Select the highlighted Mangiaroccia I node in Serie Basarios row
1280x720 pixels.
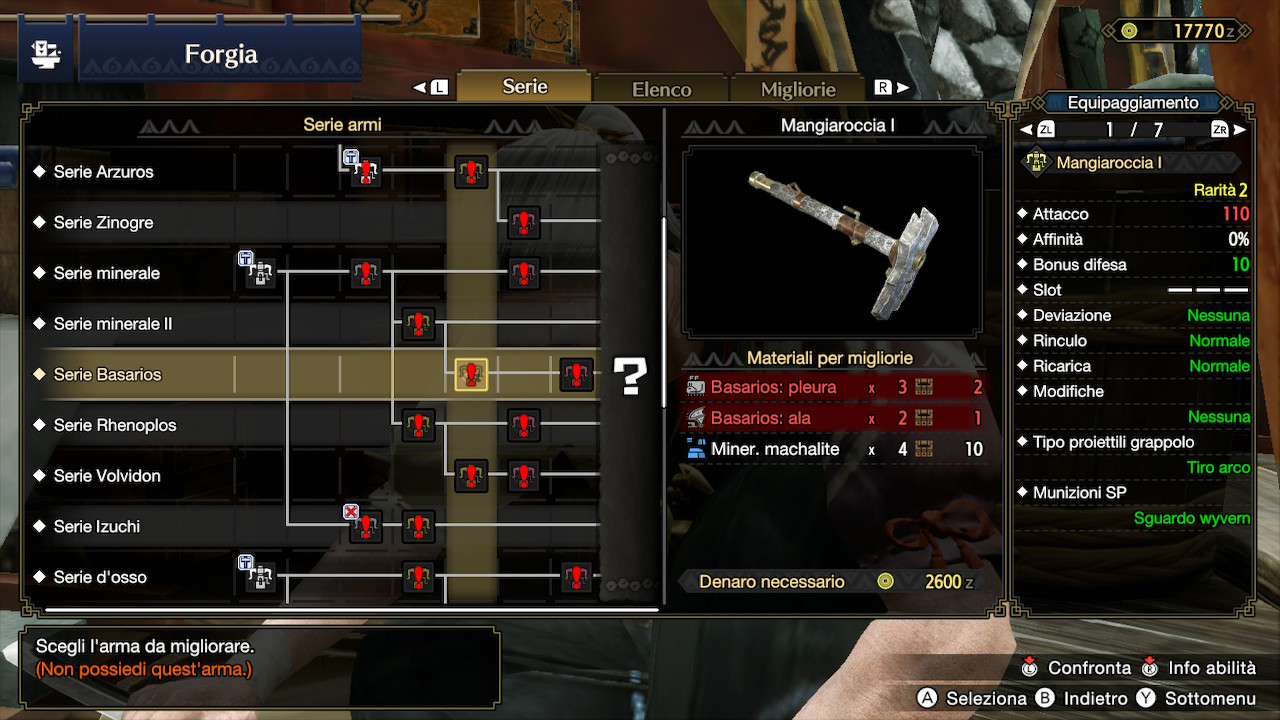[470, 374]
